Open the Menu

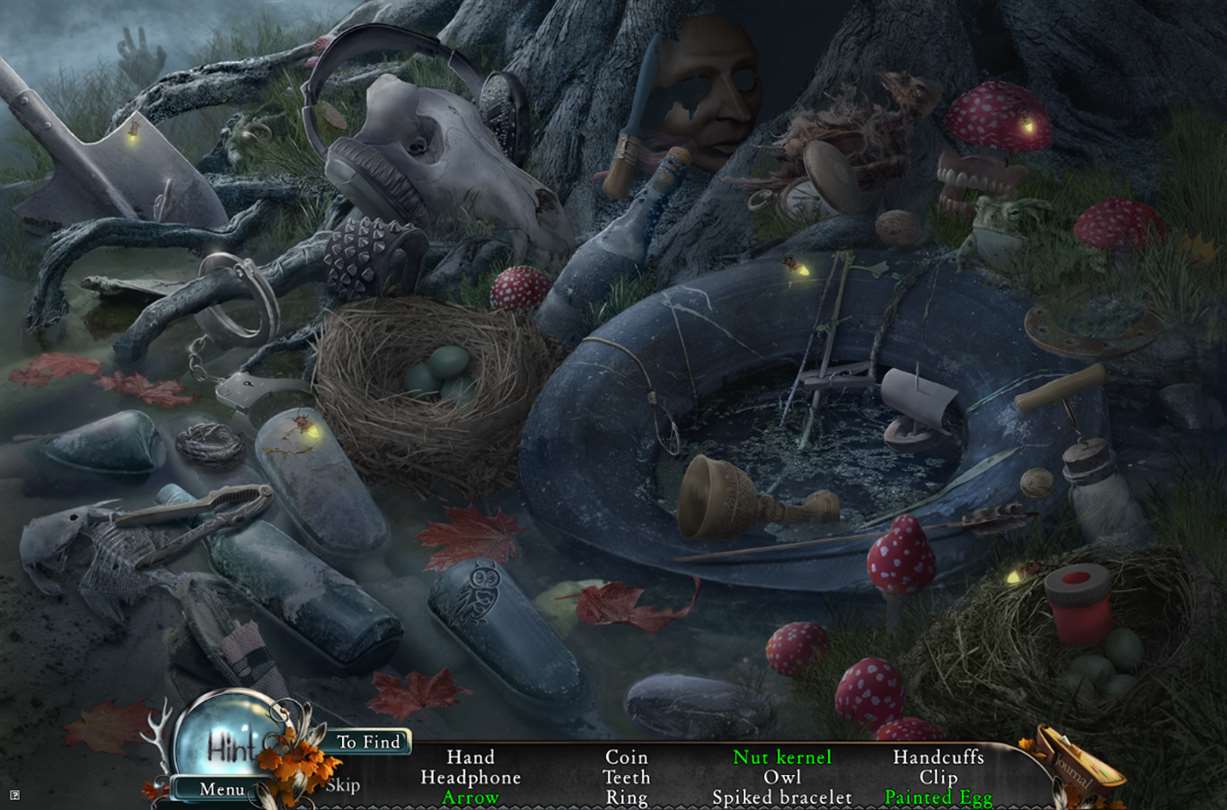(221, 789)
